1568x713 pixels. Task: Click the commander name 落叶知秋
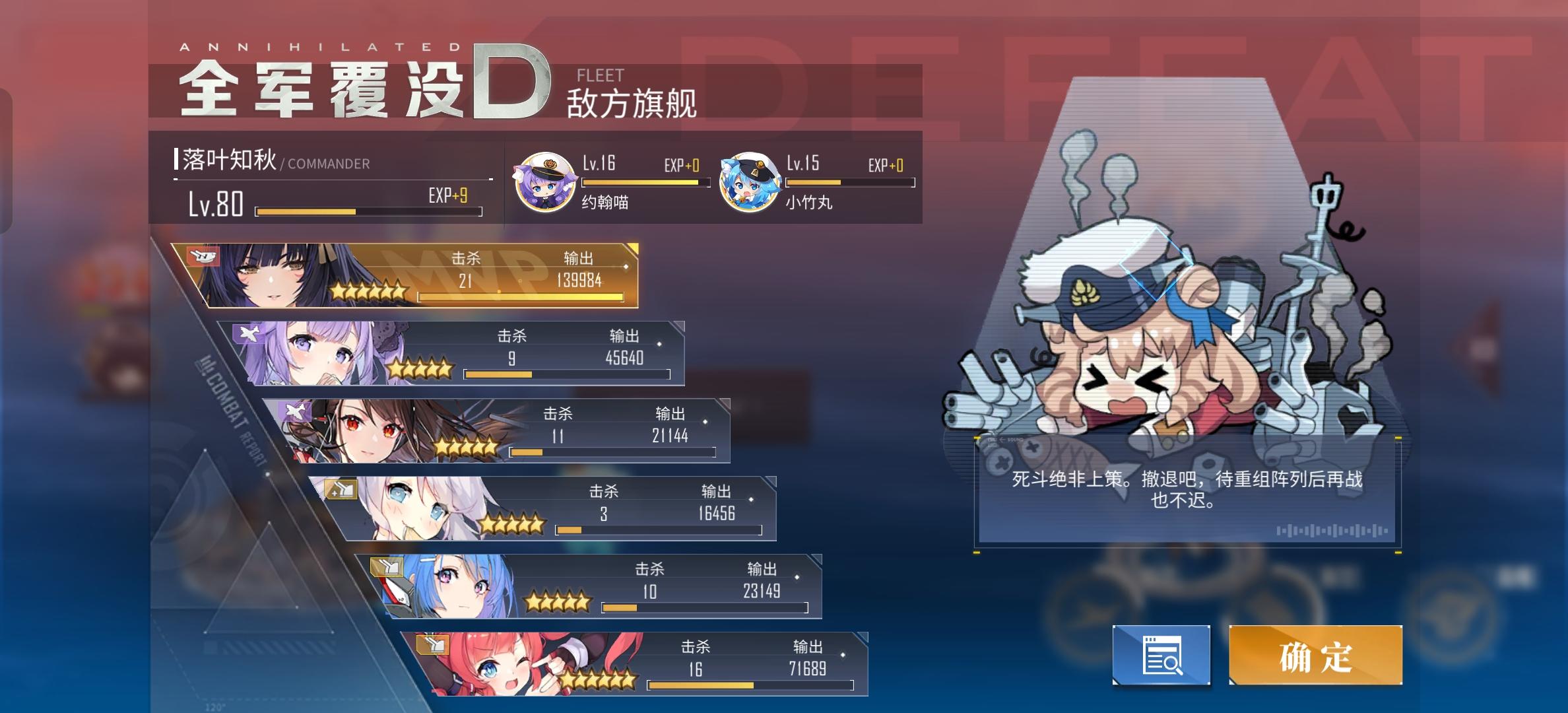click(x=228, y=158)
